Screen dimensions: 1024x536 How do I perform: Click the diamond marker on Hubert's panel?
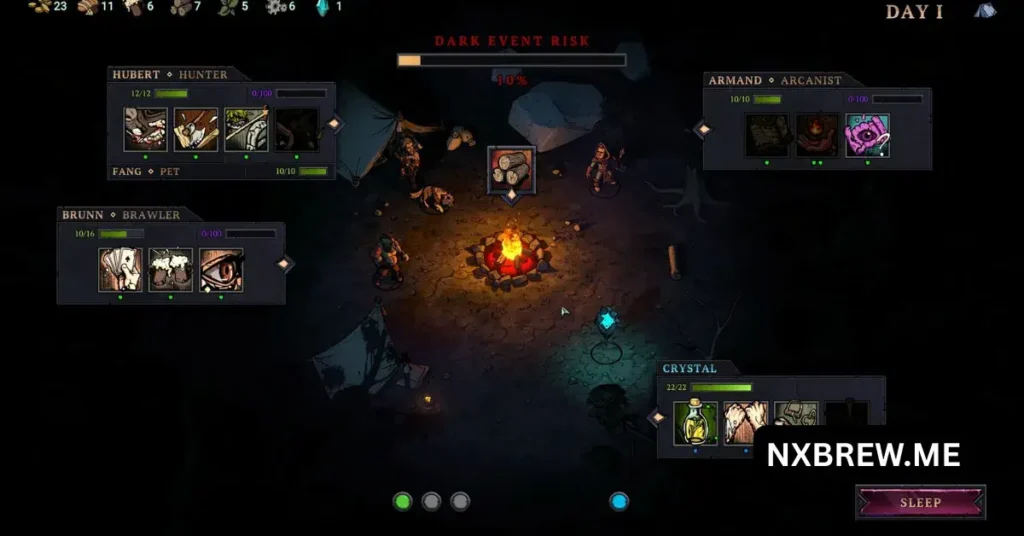(335, 124)
